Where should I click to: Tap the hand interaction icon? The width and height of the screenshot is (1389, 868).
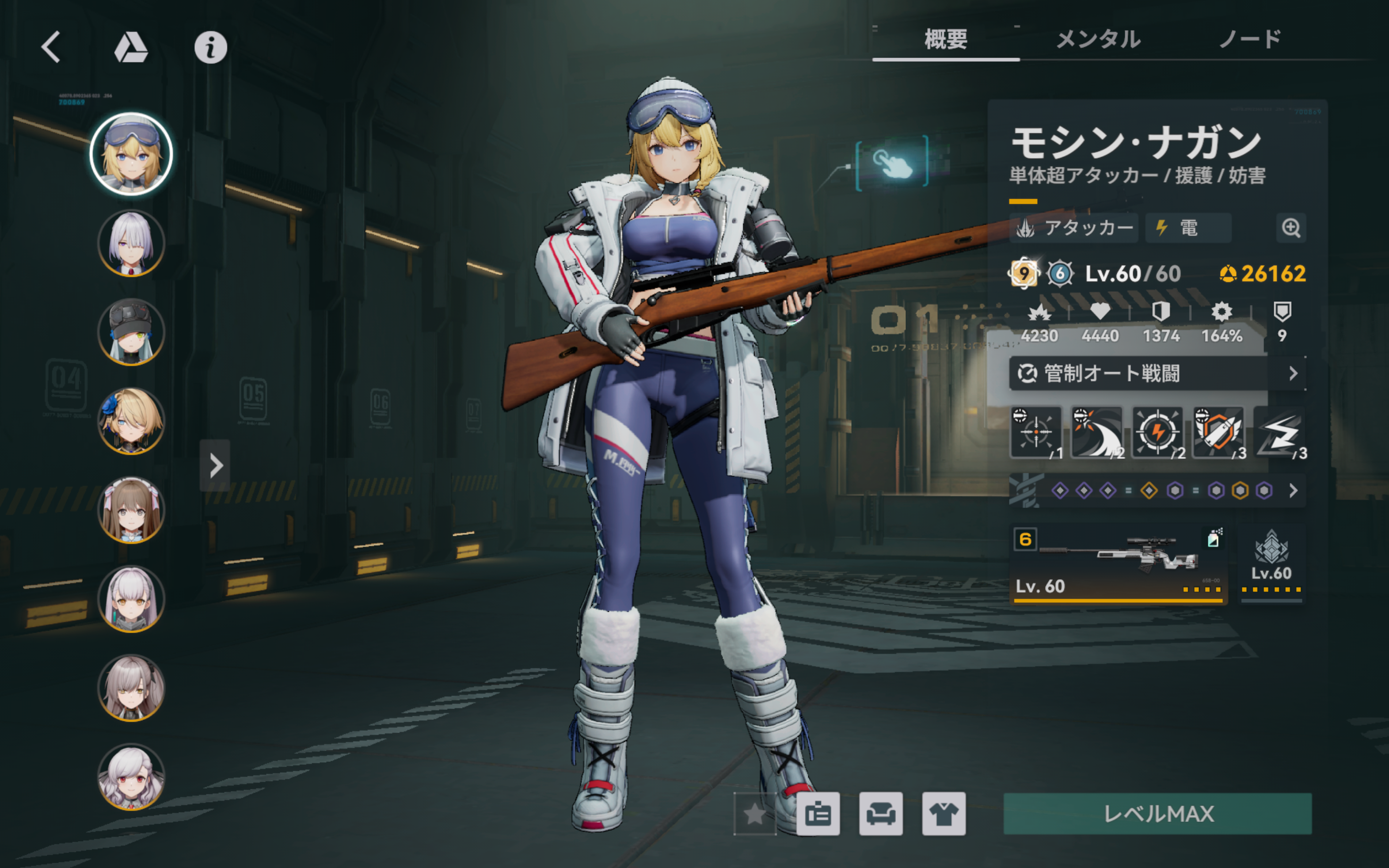(x=892, y=163)
